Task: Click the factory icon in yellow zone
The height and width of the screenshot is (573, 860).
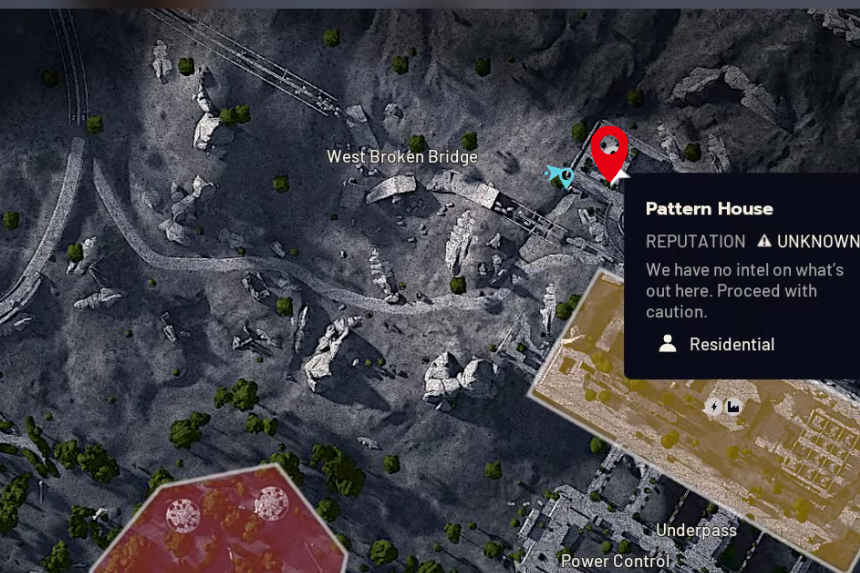Action: coord(733,407)
